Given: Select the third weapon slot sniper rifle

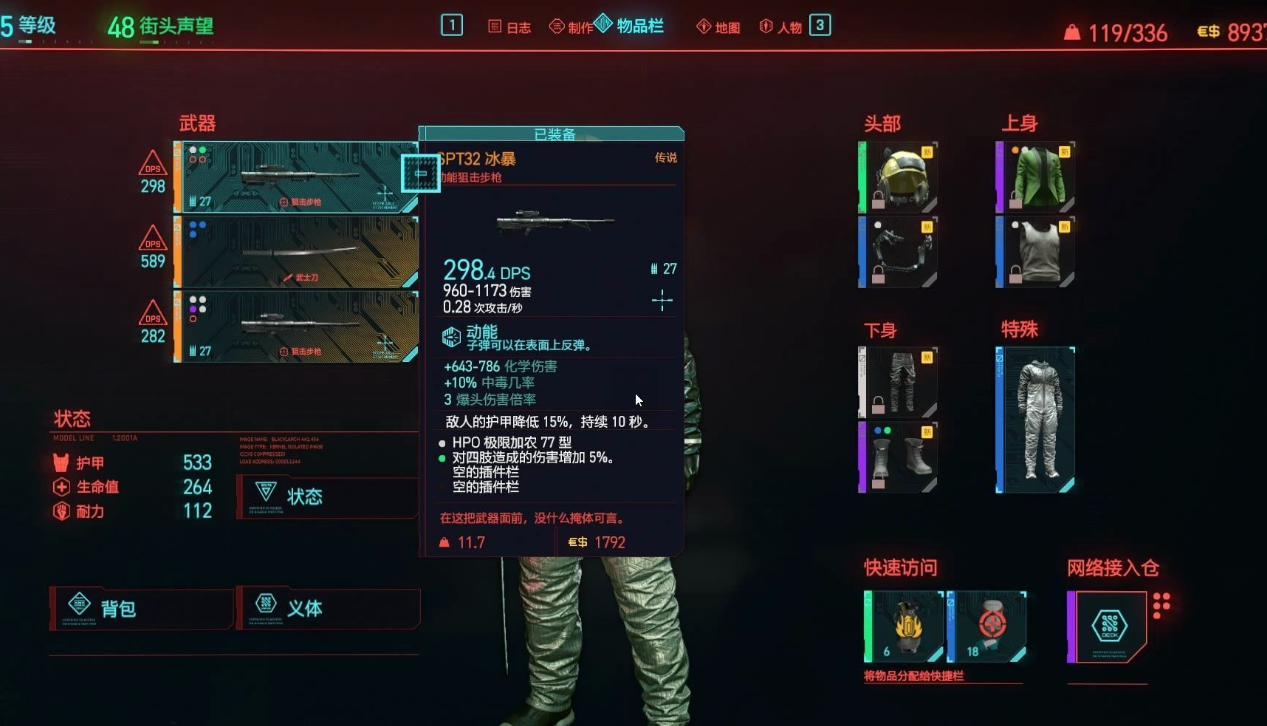Looking at the screenshot, I should coord(297,326).
